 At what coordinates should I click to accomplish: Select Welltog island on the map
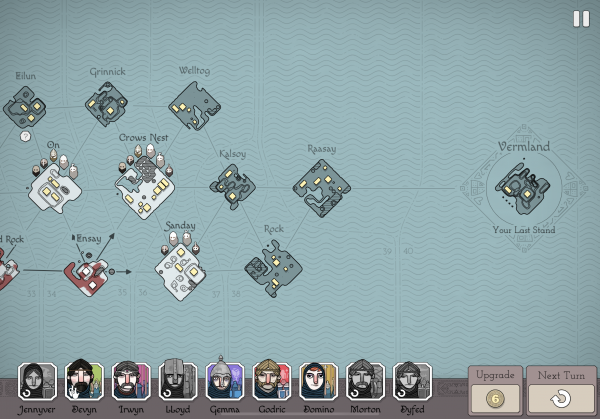(x=194, y=103)
